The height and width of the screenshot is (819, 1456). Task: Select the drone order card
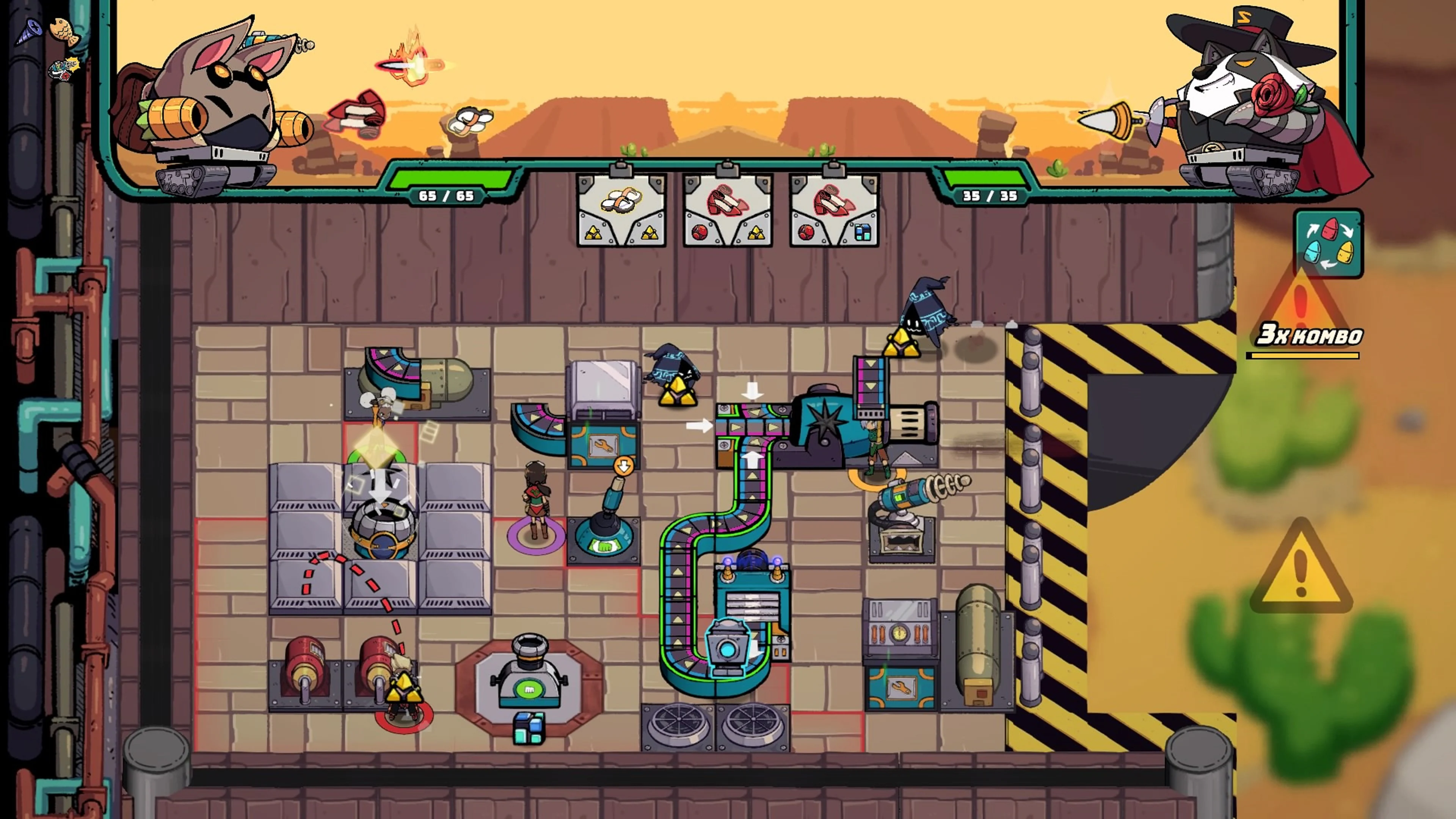tap(622, 210)
